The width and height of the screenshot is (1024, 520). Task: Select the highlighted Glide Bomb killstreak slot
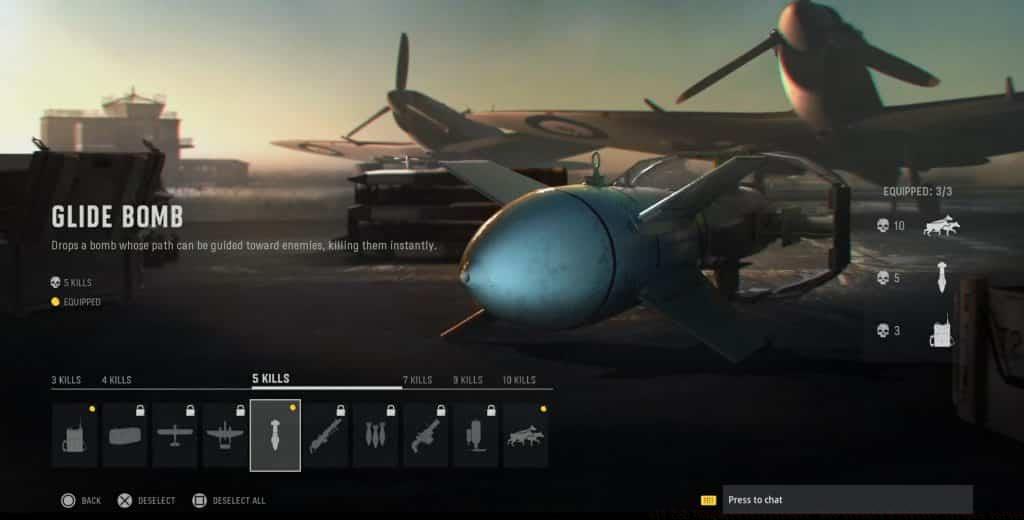click(275, 435)
